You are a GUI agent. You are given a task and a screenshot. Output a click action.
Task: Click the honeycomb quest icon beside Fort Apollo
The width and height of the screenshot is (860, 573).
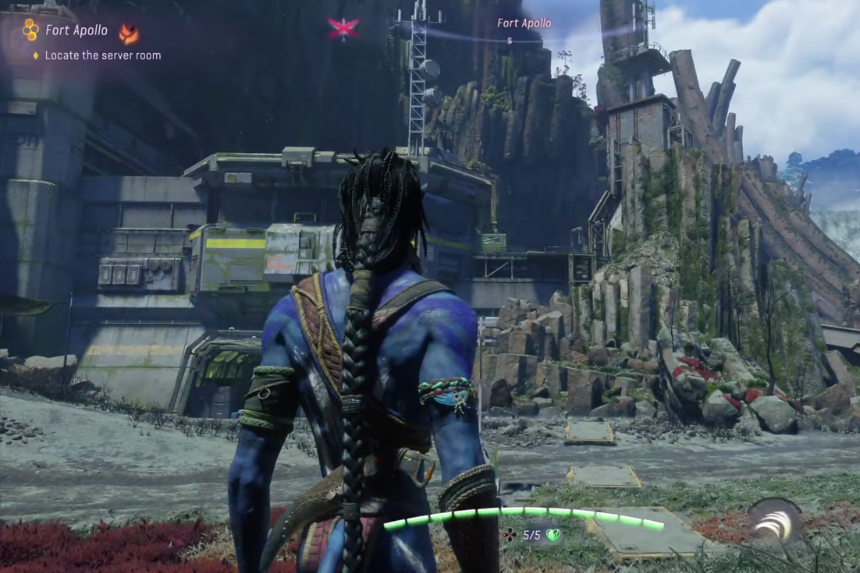tap(30, 31)
